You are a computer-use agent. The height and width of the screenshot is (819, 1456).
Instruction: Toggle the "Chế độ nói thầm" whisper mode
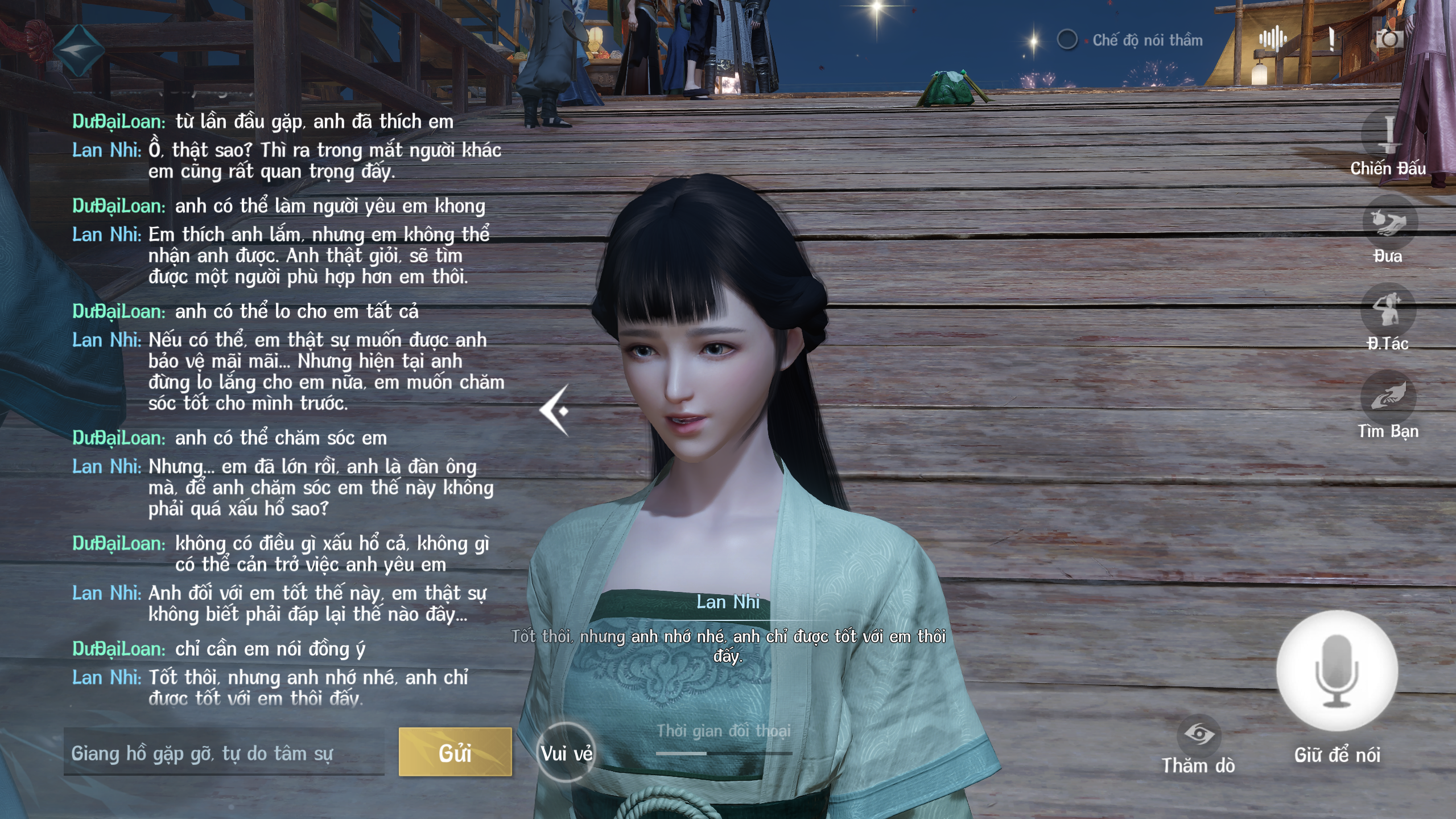(1067, 40)
